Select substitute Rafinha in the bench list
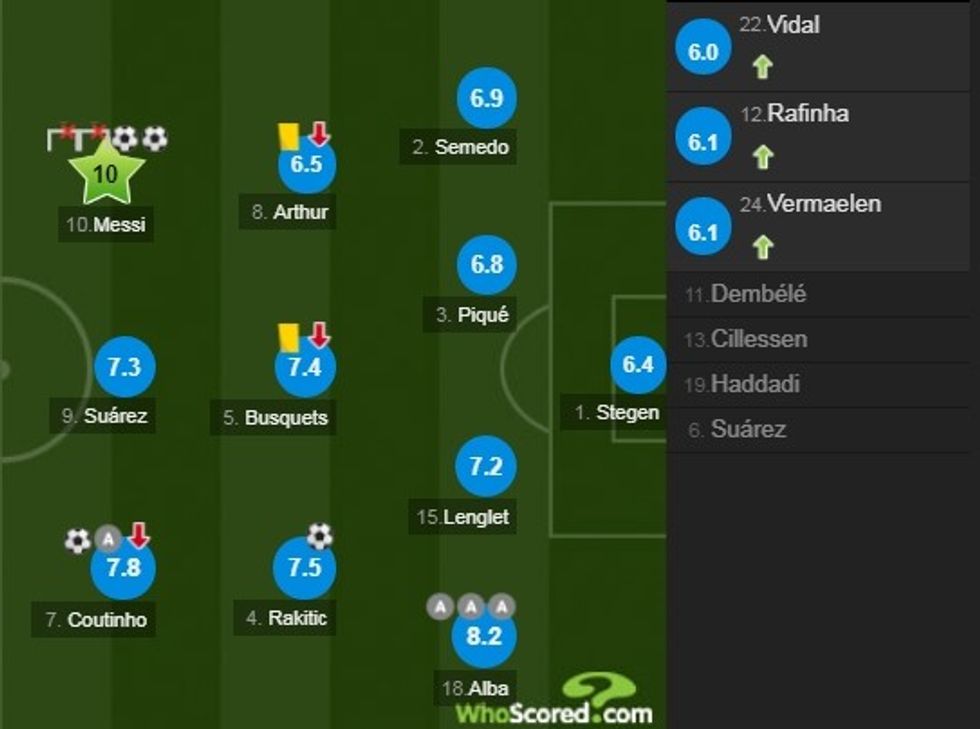 tap(823, 136)
